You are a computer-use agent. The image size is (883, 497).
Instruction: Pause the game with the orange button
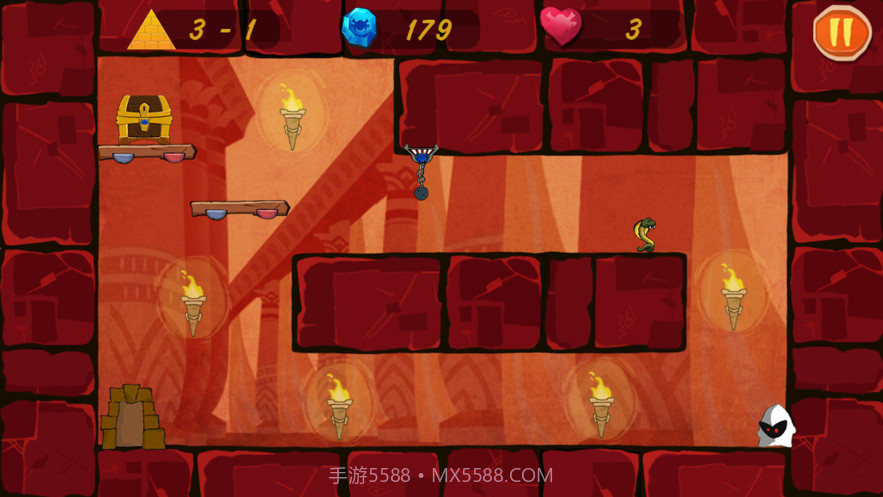(x=841, y=32)
